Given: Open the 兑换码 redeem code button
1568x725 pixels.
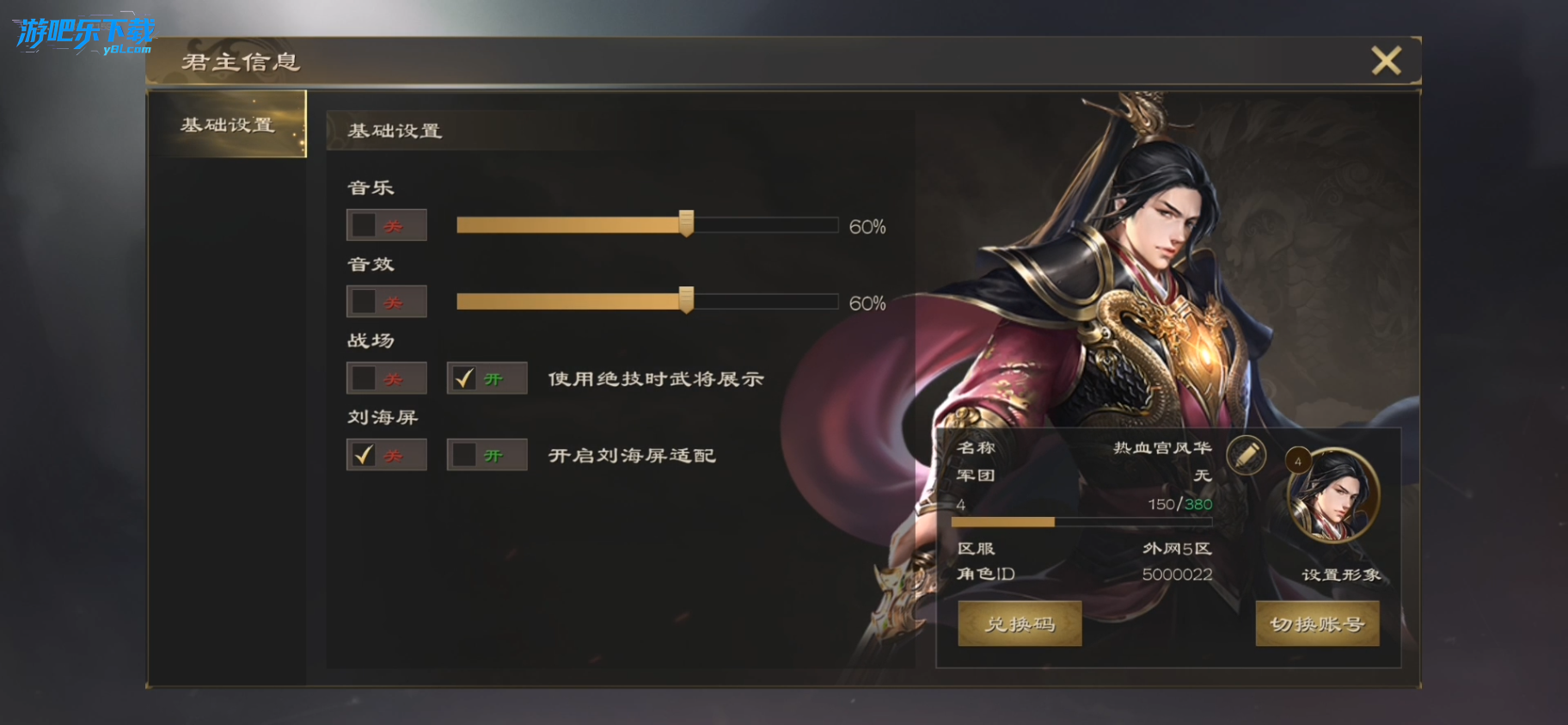Looking at the screenshot, I should point(1020,624).
